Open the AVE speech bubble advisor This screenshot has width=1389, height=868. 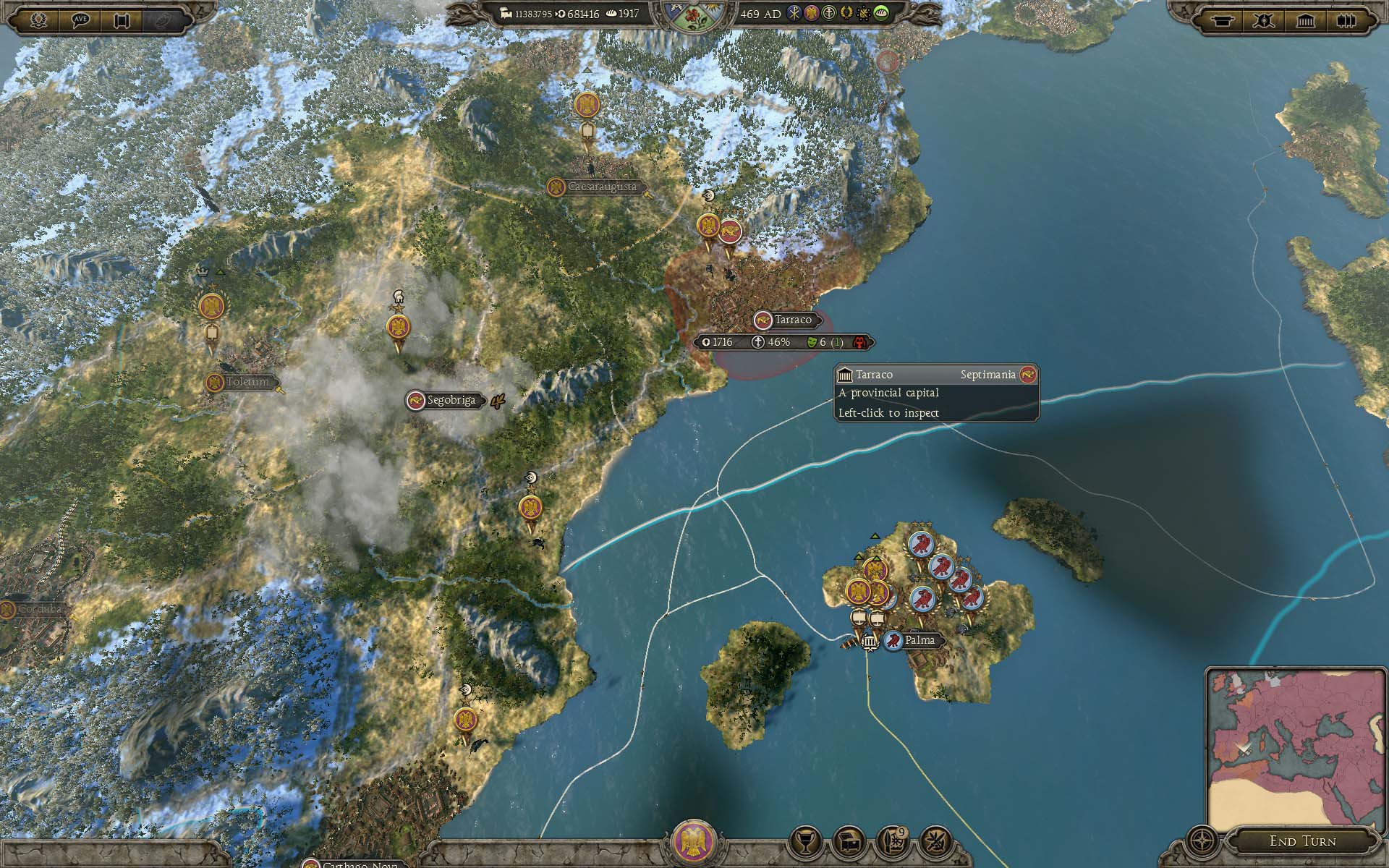(80, 20)
